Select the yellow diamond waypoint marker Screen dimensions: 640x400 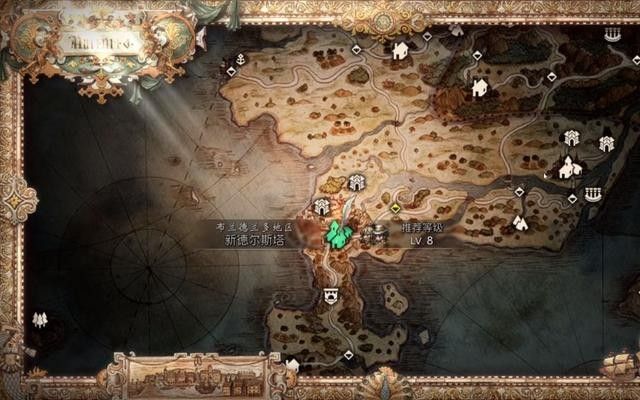pos(396,208)
